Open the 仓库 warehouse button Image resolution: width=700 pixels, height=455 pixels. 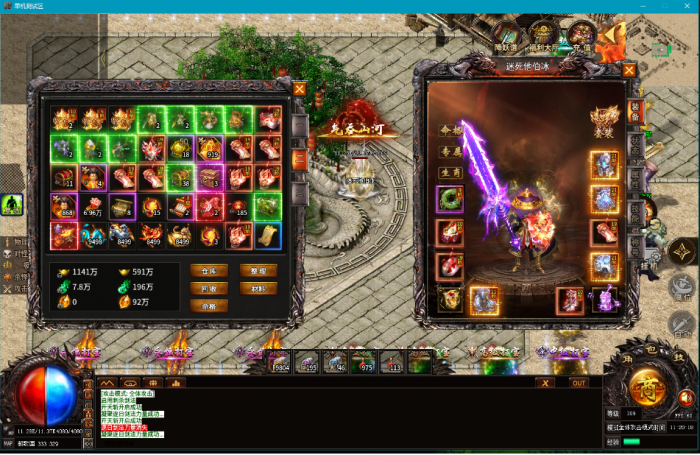pos(208,271)
